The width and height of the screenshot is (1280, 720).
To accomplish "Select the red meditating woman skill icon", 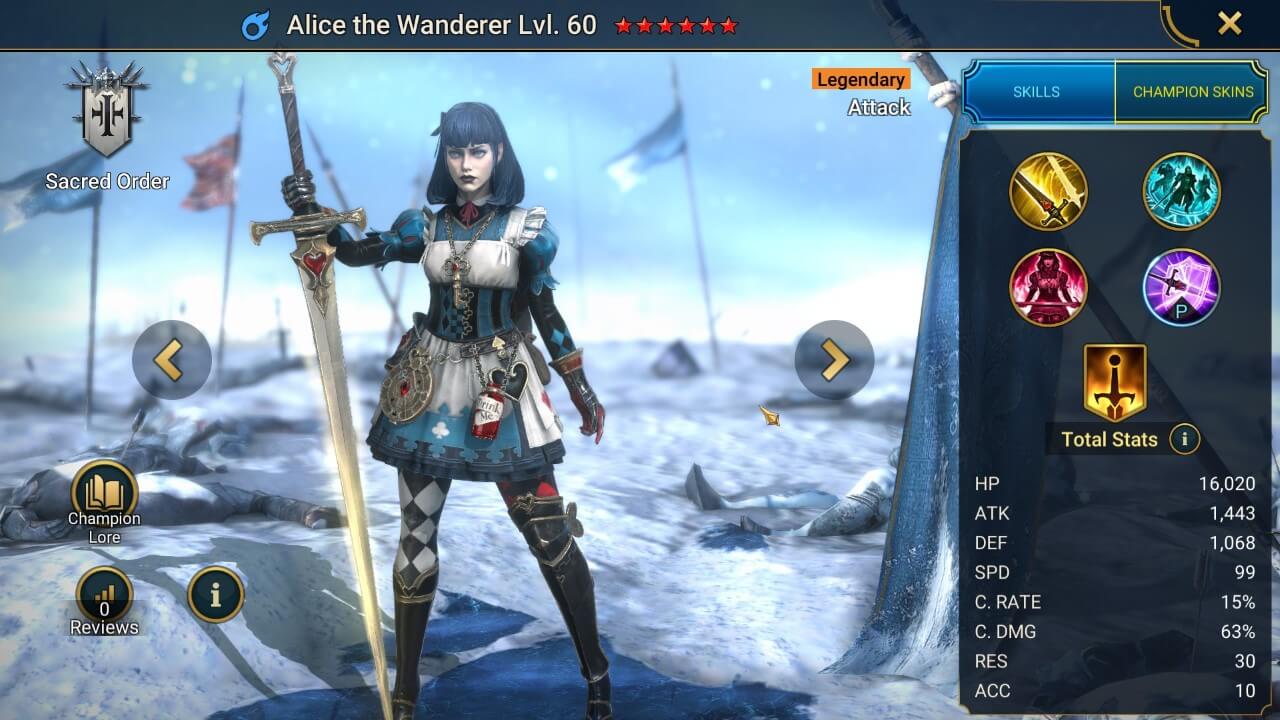I will click(x=1048, y=287).
